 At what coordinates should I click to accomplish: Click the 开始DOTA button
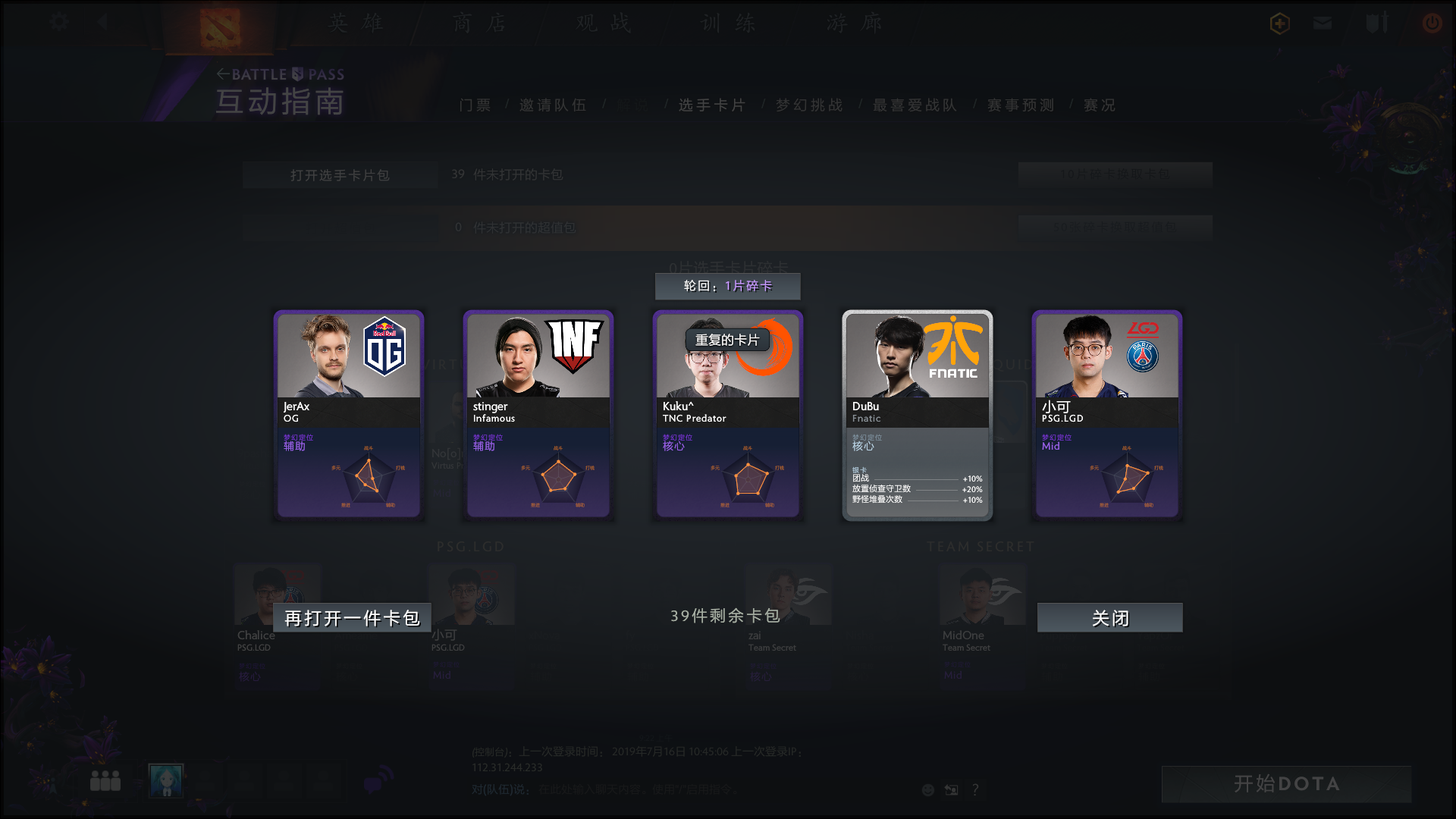coord(1285,784)
